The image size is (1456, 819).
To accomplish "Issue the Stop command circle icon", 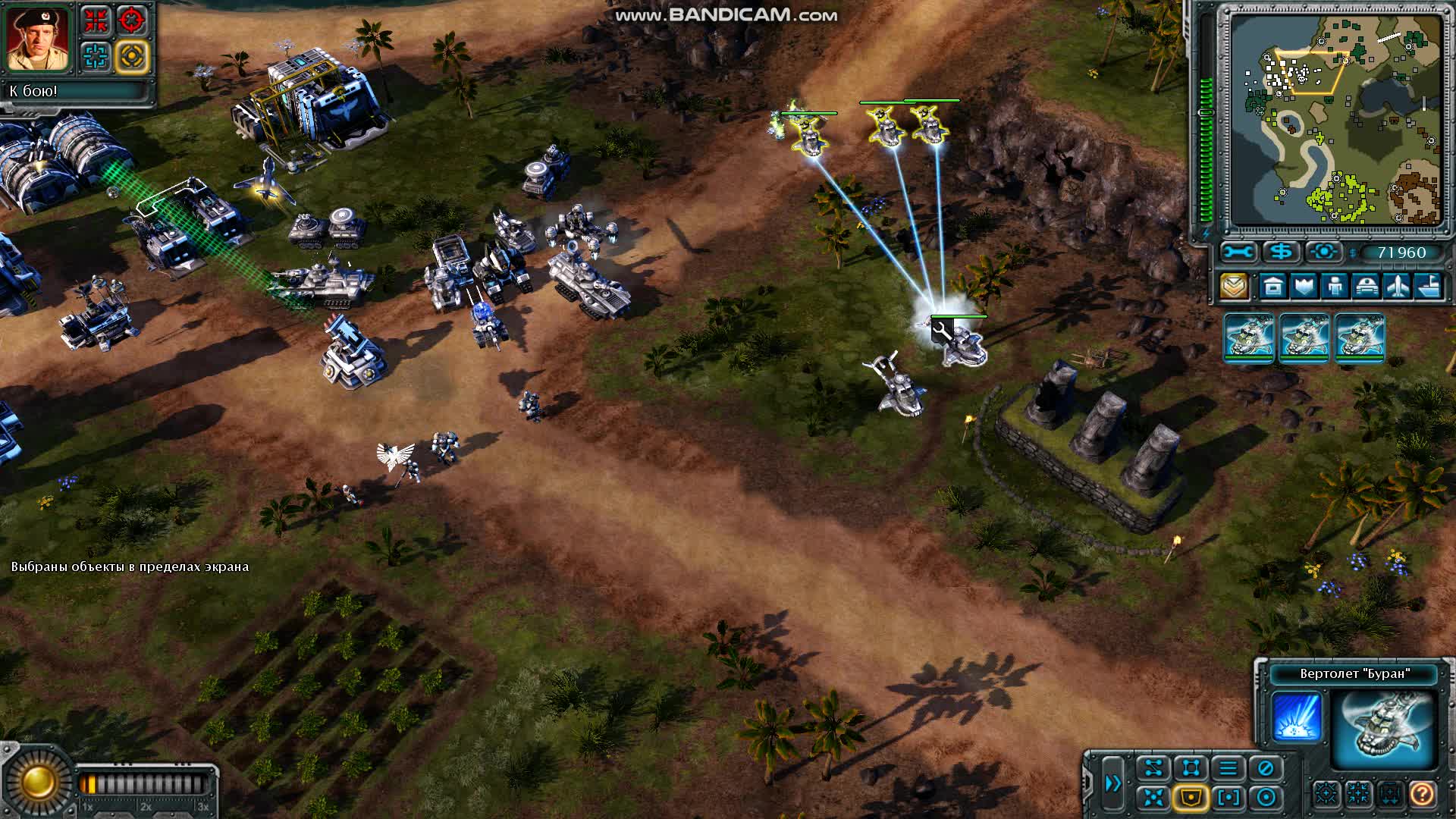I will click(x=1265, y=767).
